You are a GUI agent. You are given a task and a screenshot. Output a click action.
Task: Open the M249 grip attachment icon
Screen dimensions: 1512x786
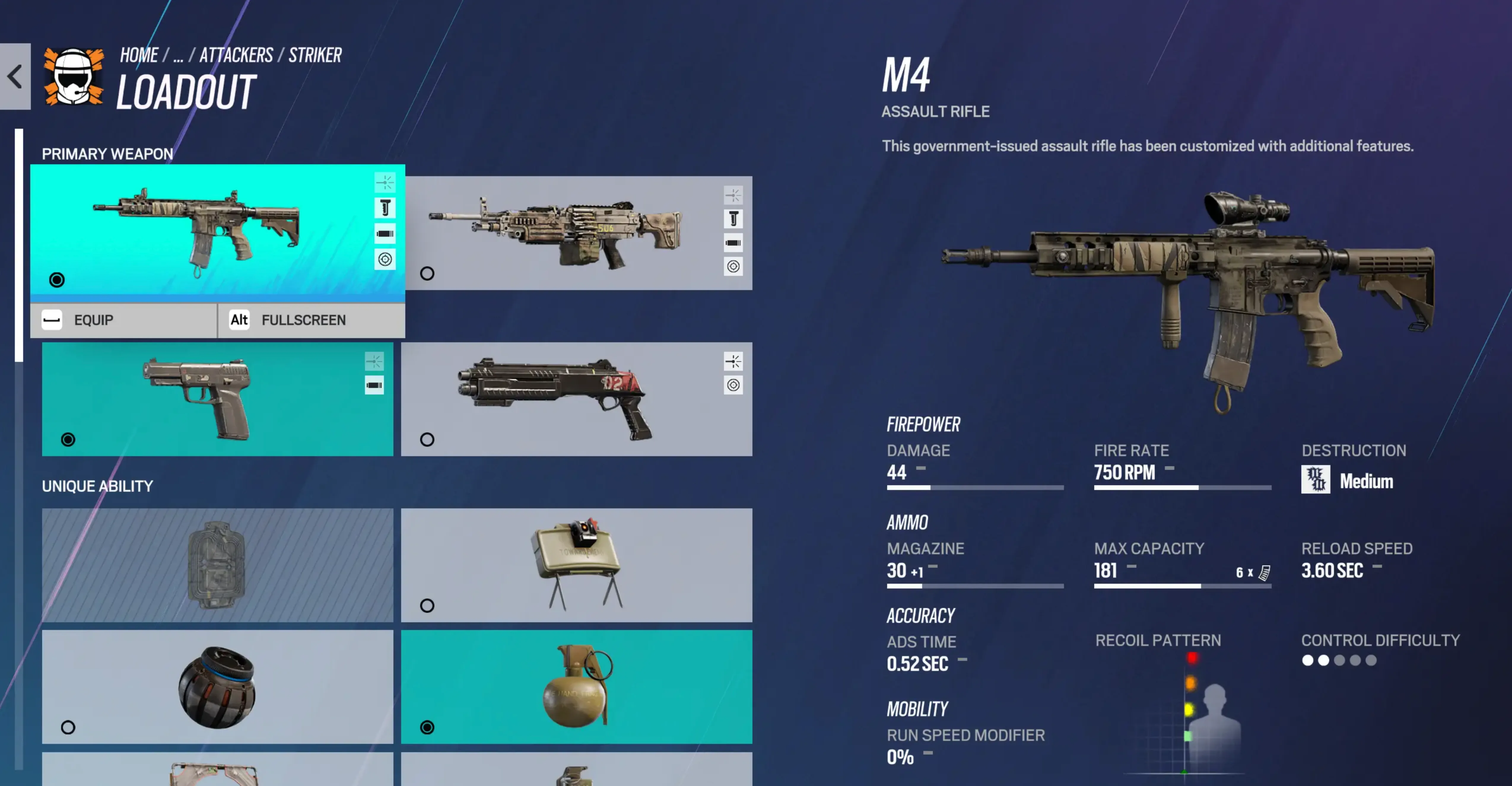(x=734, y=219)
